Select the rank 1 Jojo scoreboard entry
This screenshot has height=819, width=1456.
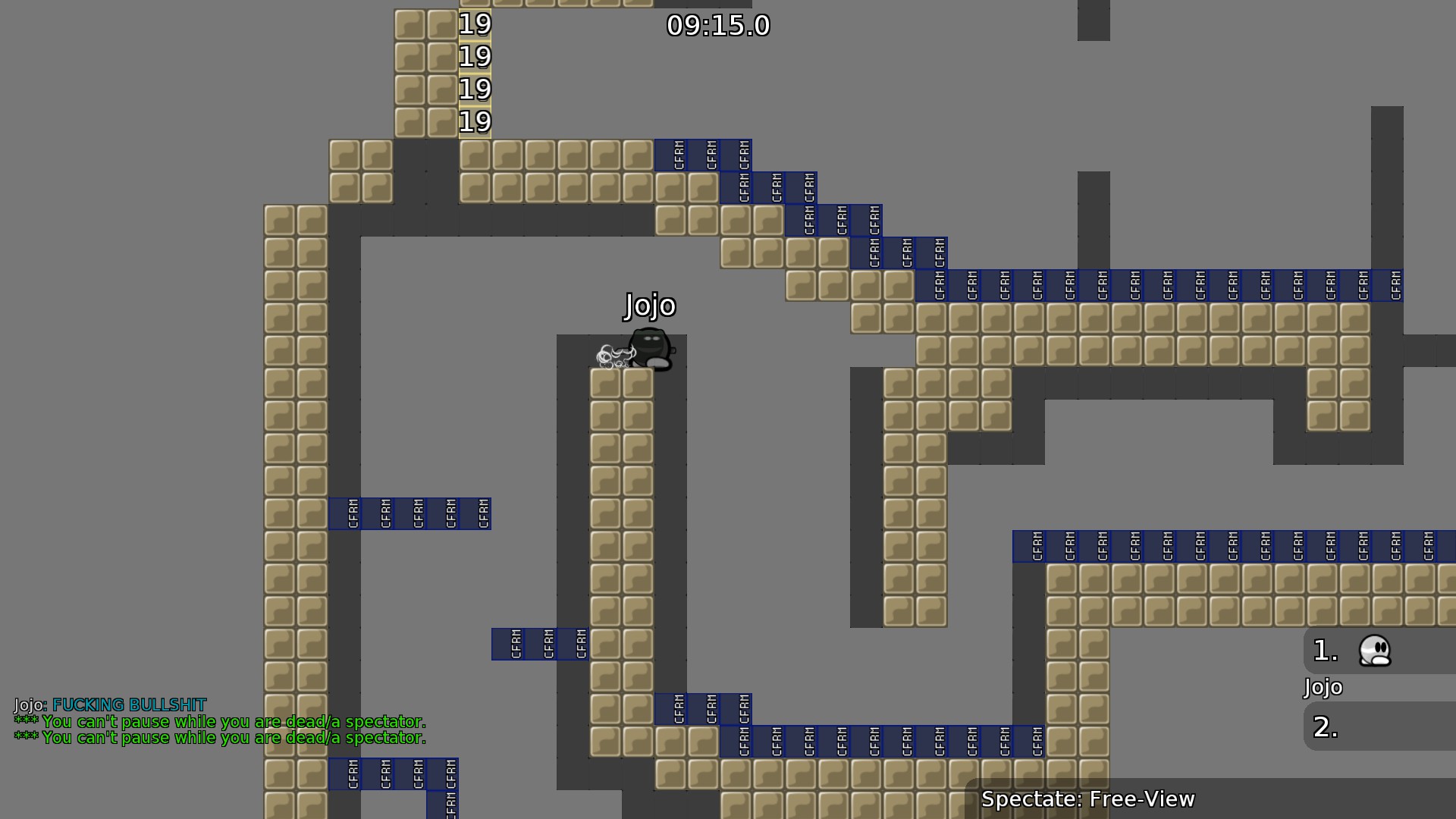pos(1379,651)
